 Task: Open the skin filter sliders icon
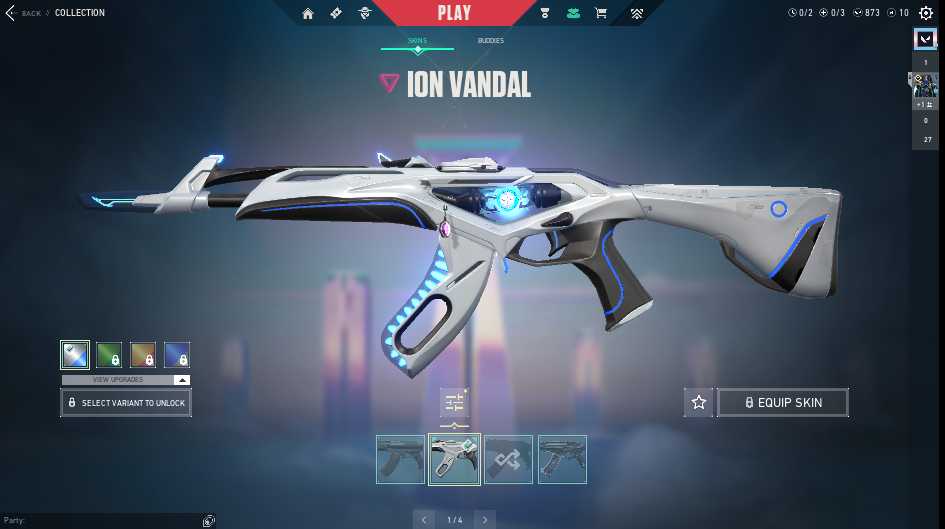click(x=454, y=403)
